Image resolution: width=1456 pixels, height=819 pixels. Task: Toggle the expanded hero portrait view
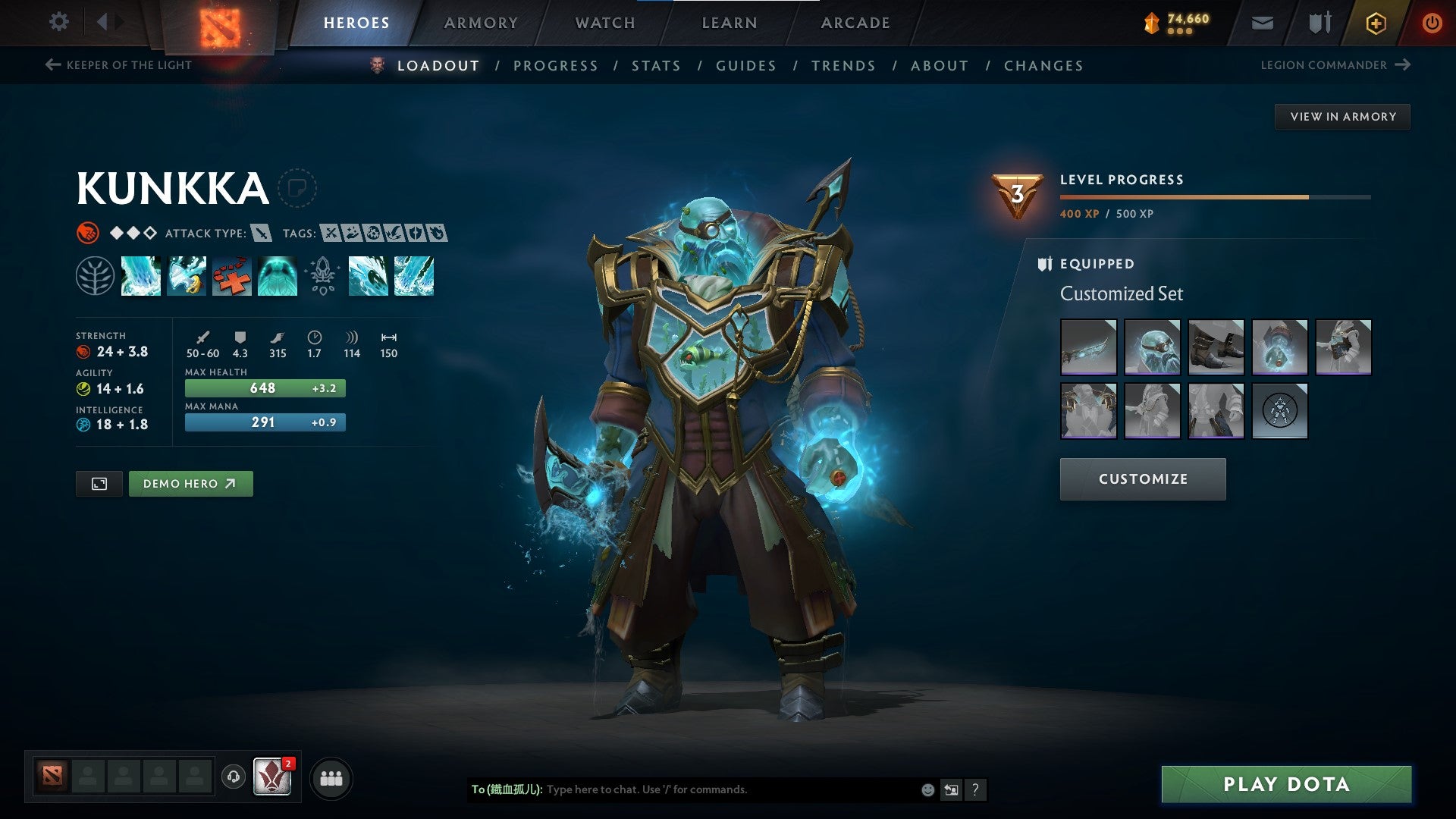pos(99,483)
